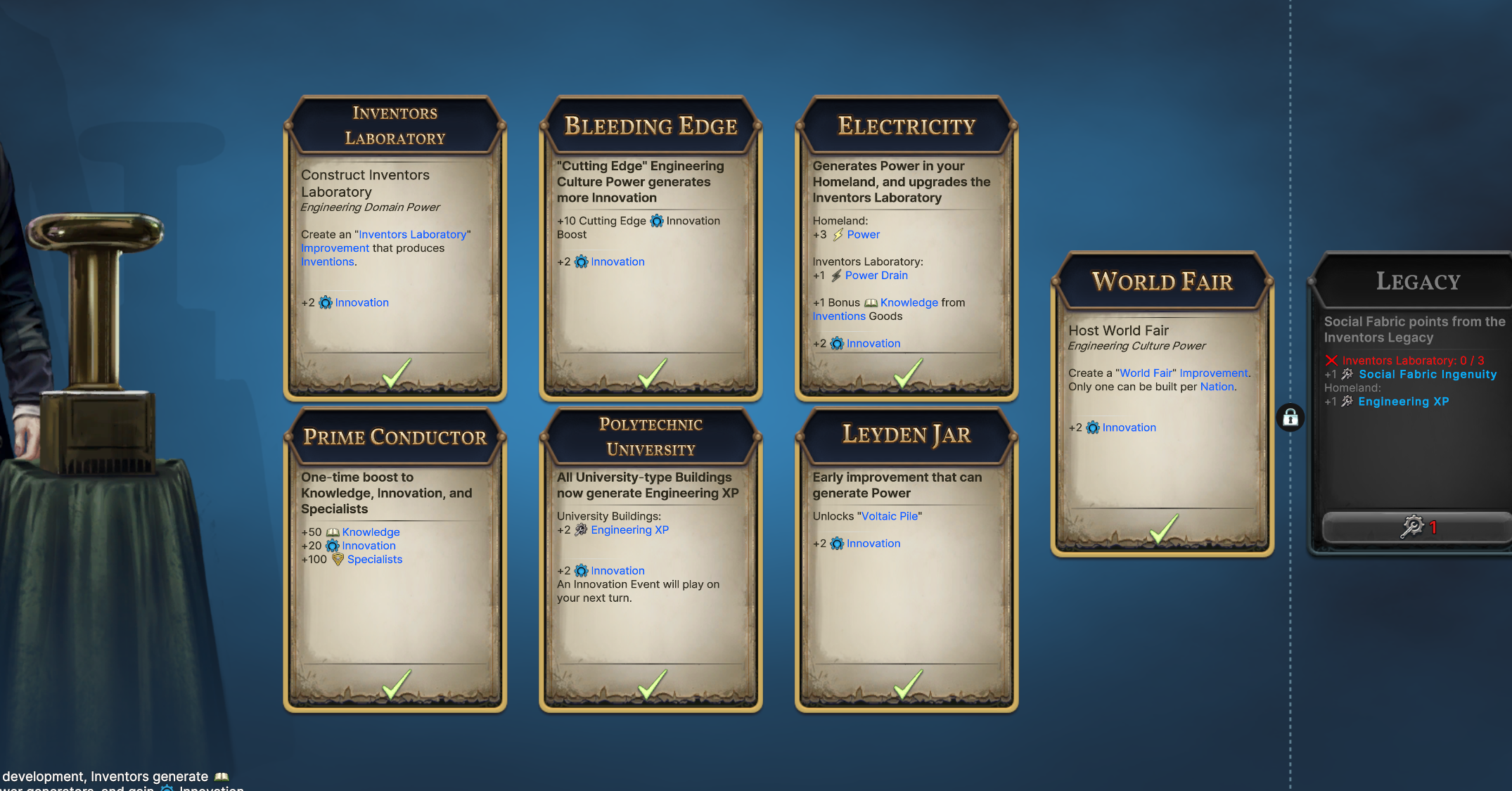The image size is (1512, 791).
Task: Open the Voltaic Pile link on Leyden Jar card
Action: click(x=889, y=515)
